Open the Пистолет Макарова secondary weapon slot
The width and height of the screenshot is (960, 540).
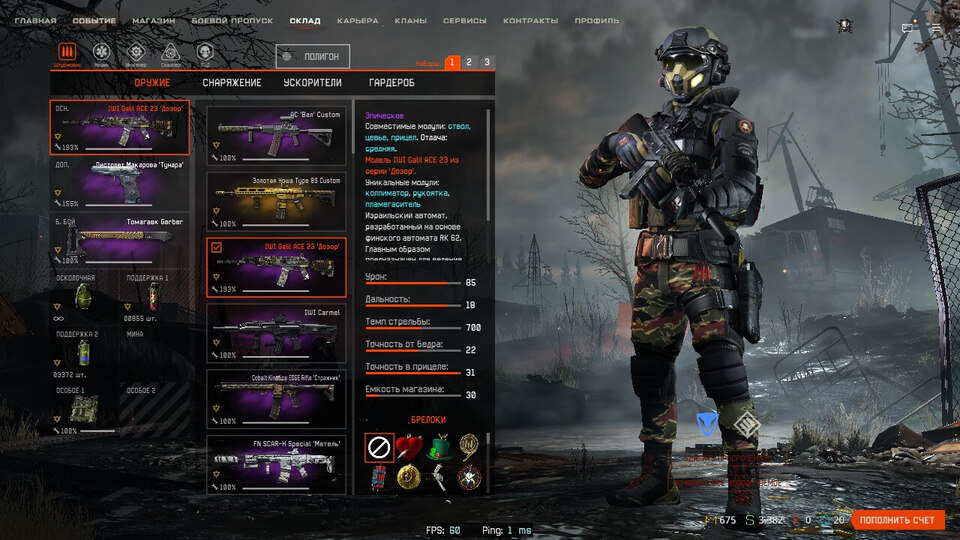120,182
